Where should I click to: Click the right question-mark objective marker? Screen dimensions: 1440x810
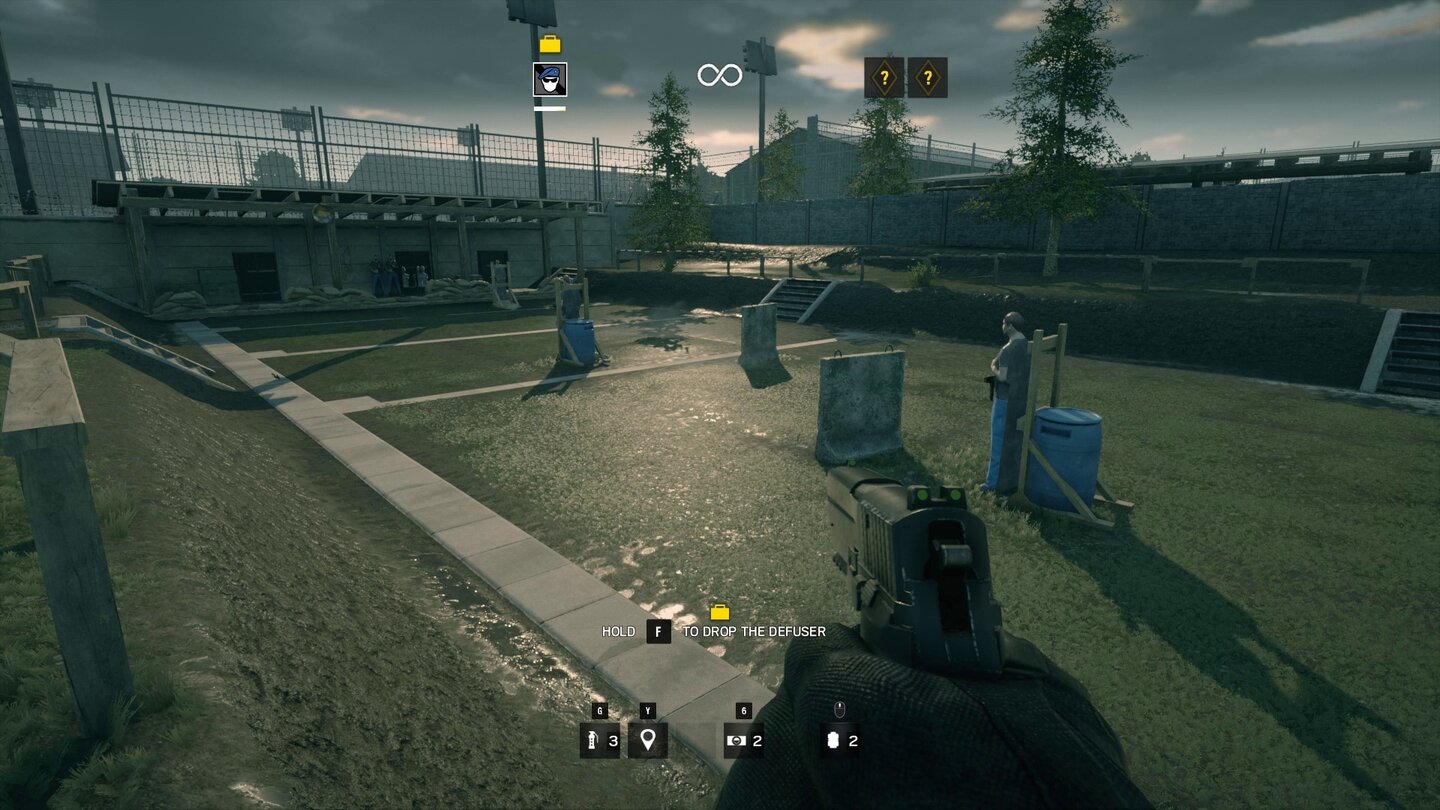(x=928, y=77)
